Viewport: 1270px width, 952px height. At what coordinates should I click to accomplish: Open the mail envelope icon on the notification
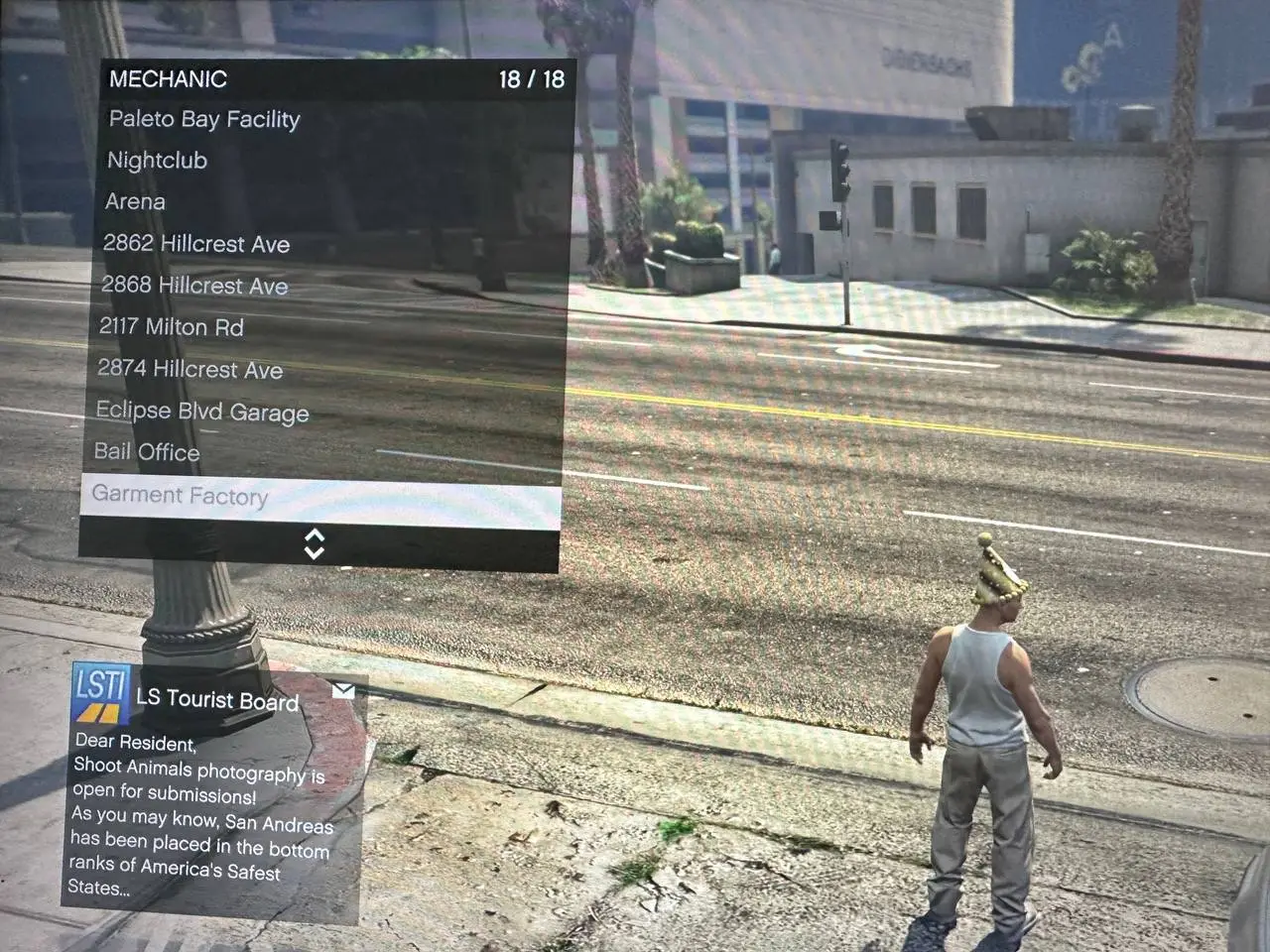coord(345,691)
